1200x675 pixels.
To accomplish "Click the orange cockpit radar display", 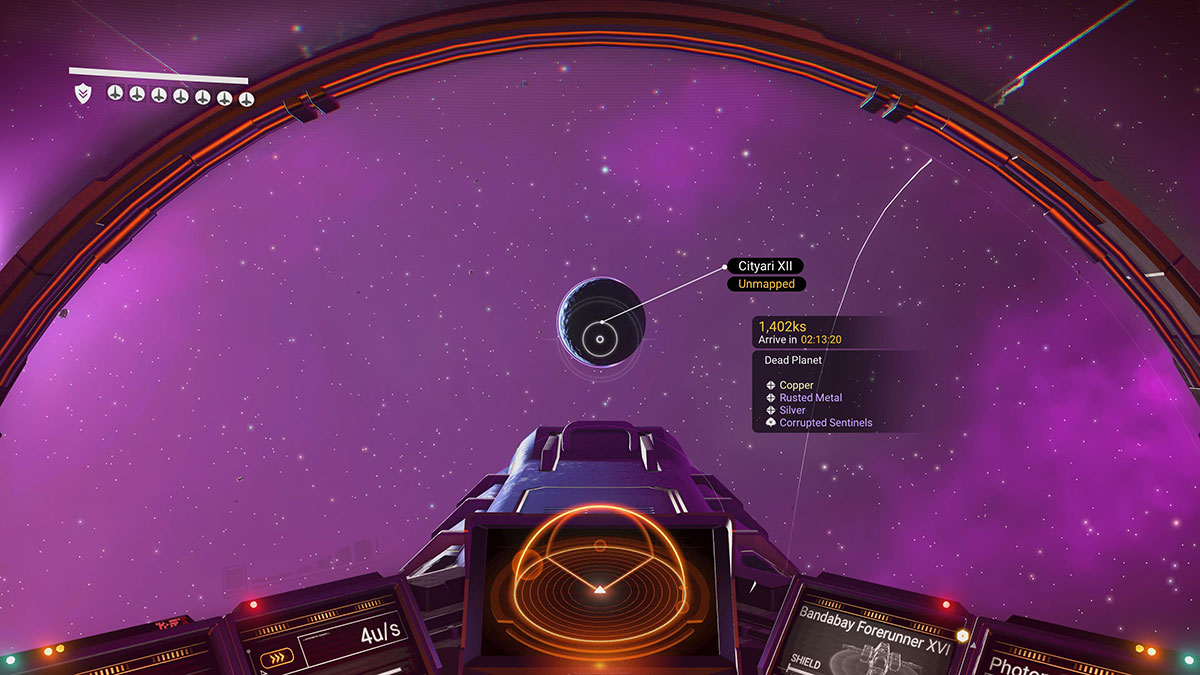I will [x=598, y=578].
